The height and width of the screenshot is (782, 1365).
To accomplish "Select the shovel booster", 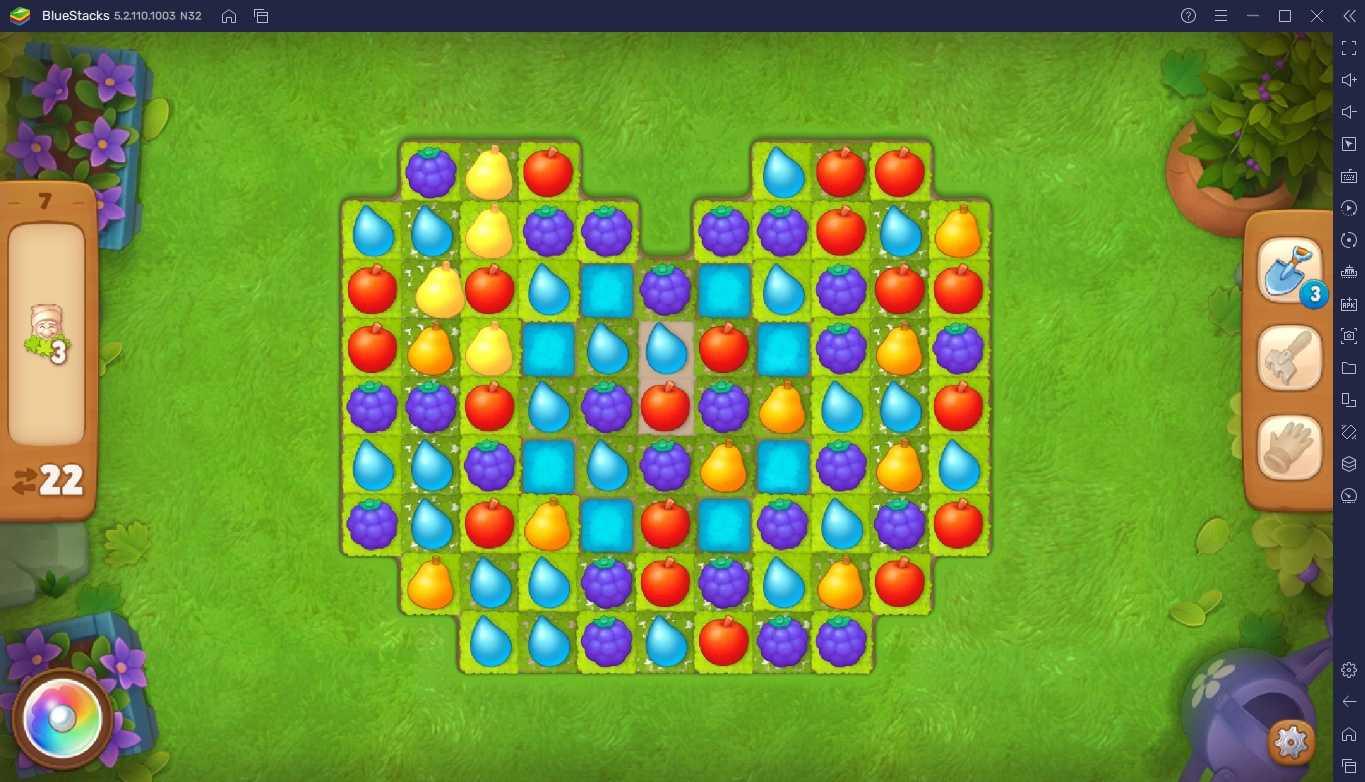I will 1287,270.
